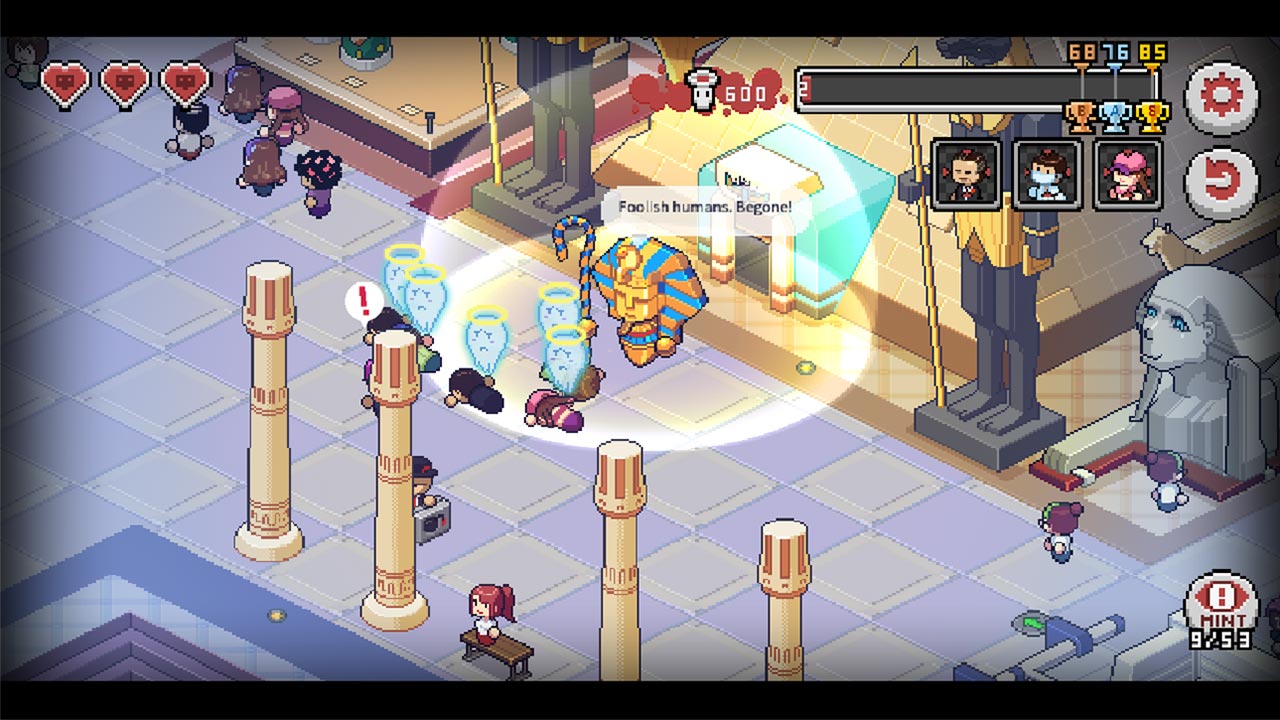Click the first heart life icon
Viewport: 1280px width, 720px height.
click(63, 82)
